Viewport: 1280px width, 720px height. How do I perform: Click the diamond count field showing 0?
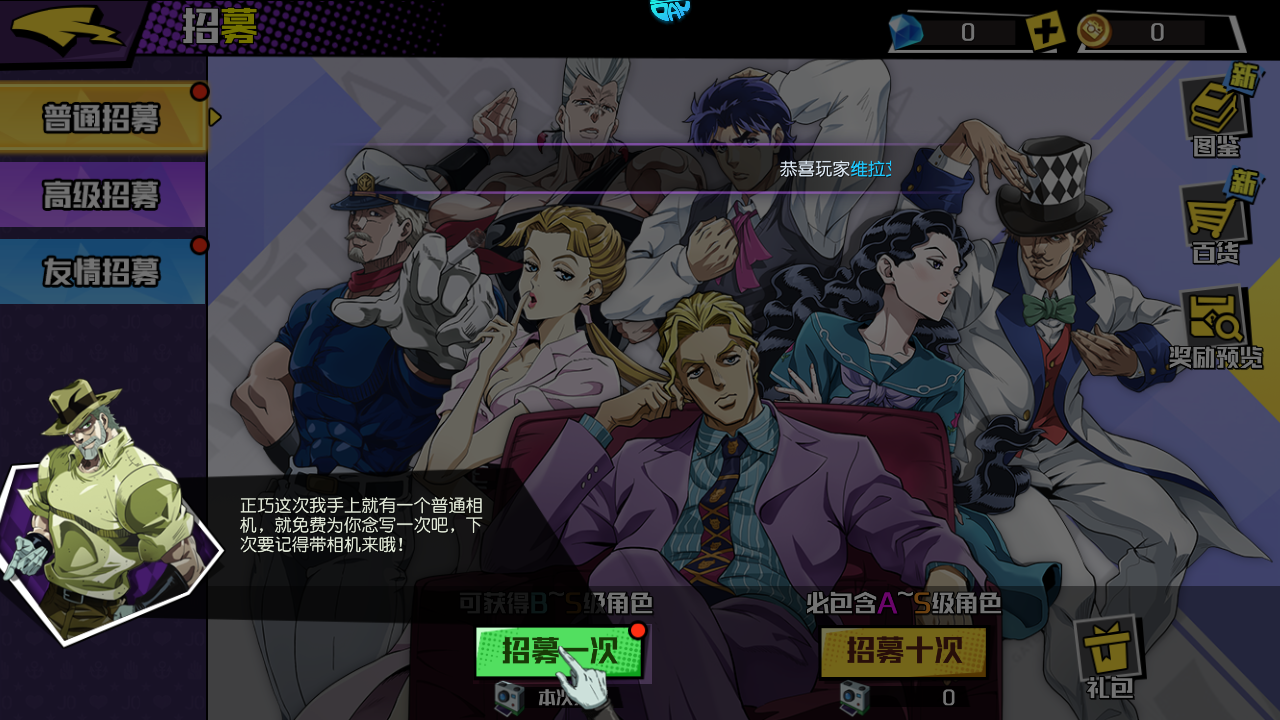click(x=967, y=31)
